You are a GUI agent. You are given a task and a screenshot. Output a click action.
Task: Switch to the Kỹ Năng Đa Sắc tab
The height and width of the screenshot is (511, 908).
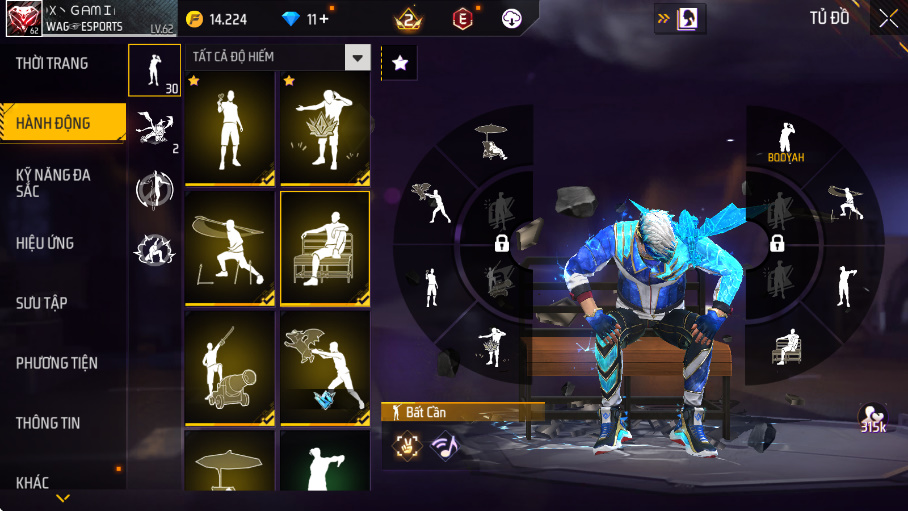click(x=53, y=182)
